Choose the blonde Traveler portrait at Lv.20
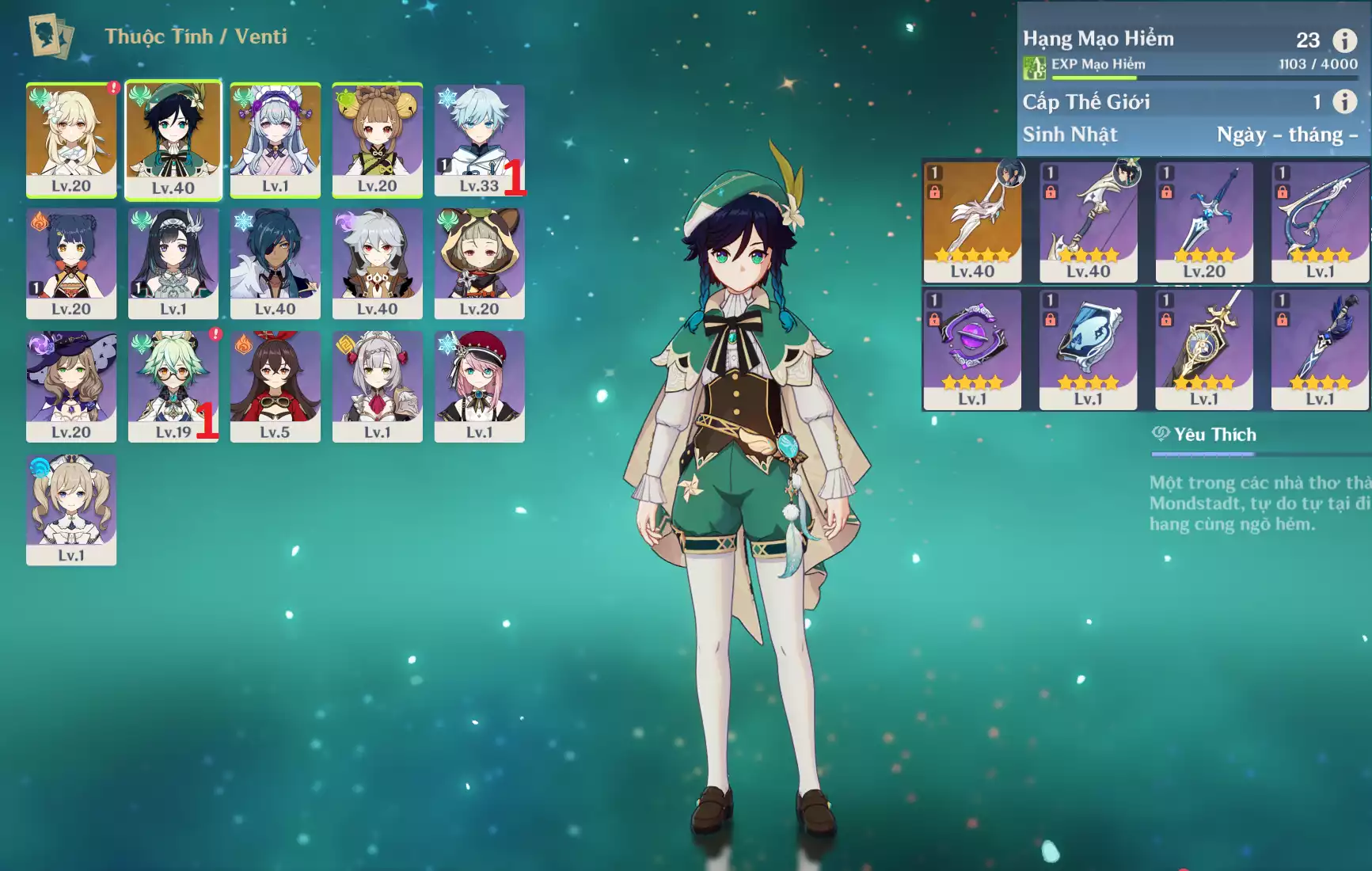 (71, 140)
